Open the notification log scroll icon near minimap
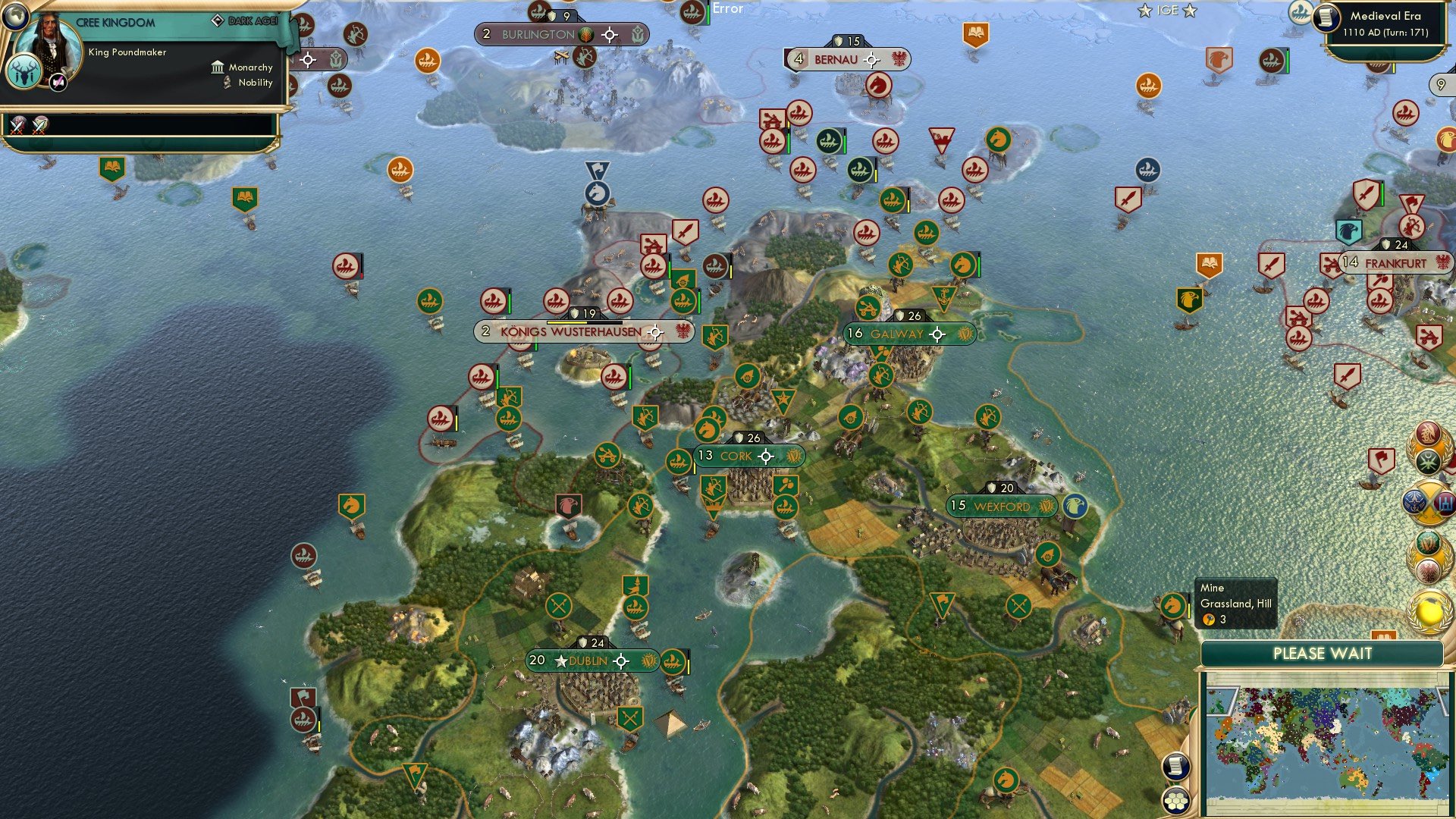Viewport: 1456px width, 819px height. (x=1176, y=766)
